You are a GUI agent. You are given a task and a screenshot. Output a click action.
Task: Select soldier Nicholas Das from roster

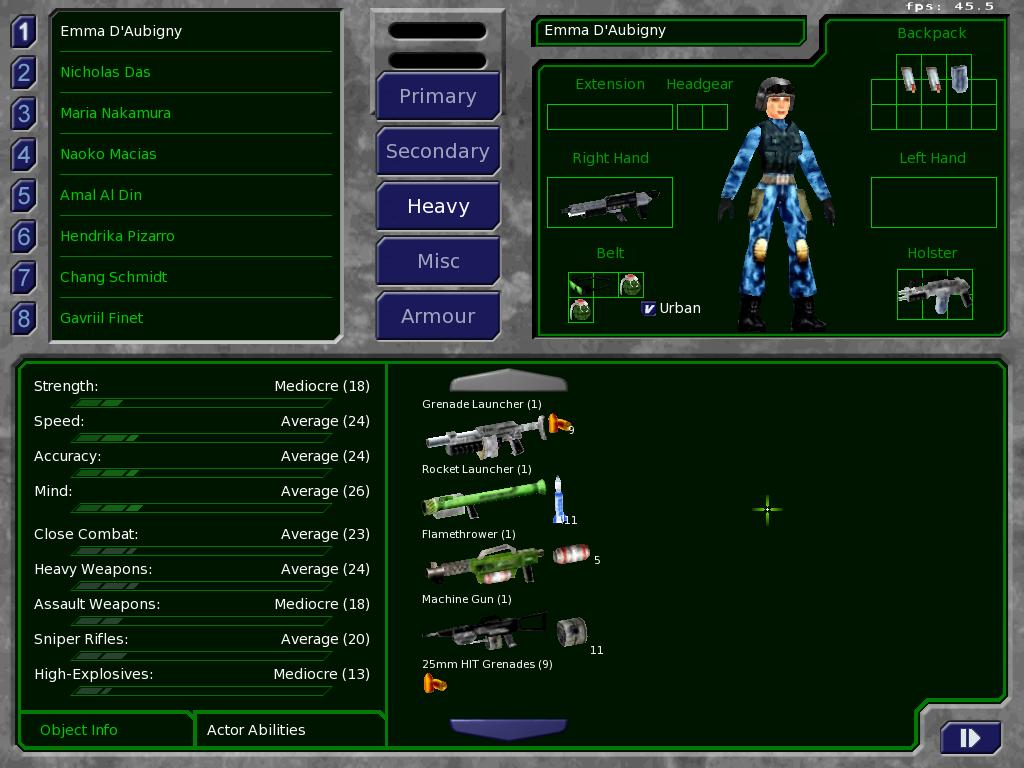105,72
